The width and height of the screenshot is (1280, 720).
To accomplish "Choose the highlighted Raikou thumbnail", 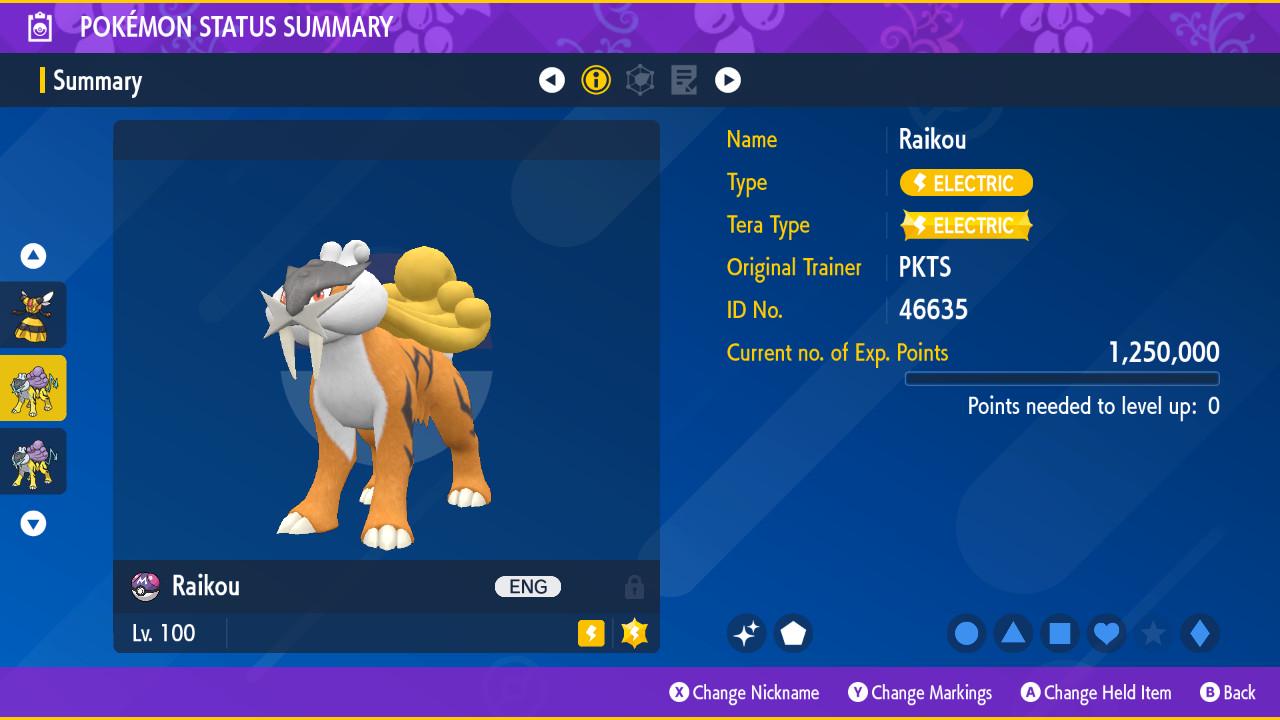I will point(33,388).
